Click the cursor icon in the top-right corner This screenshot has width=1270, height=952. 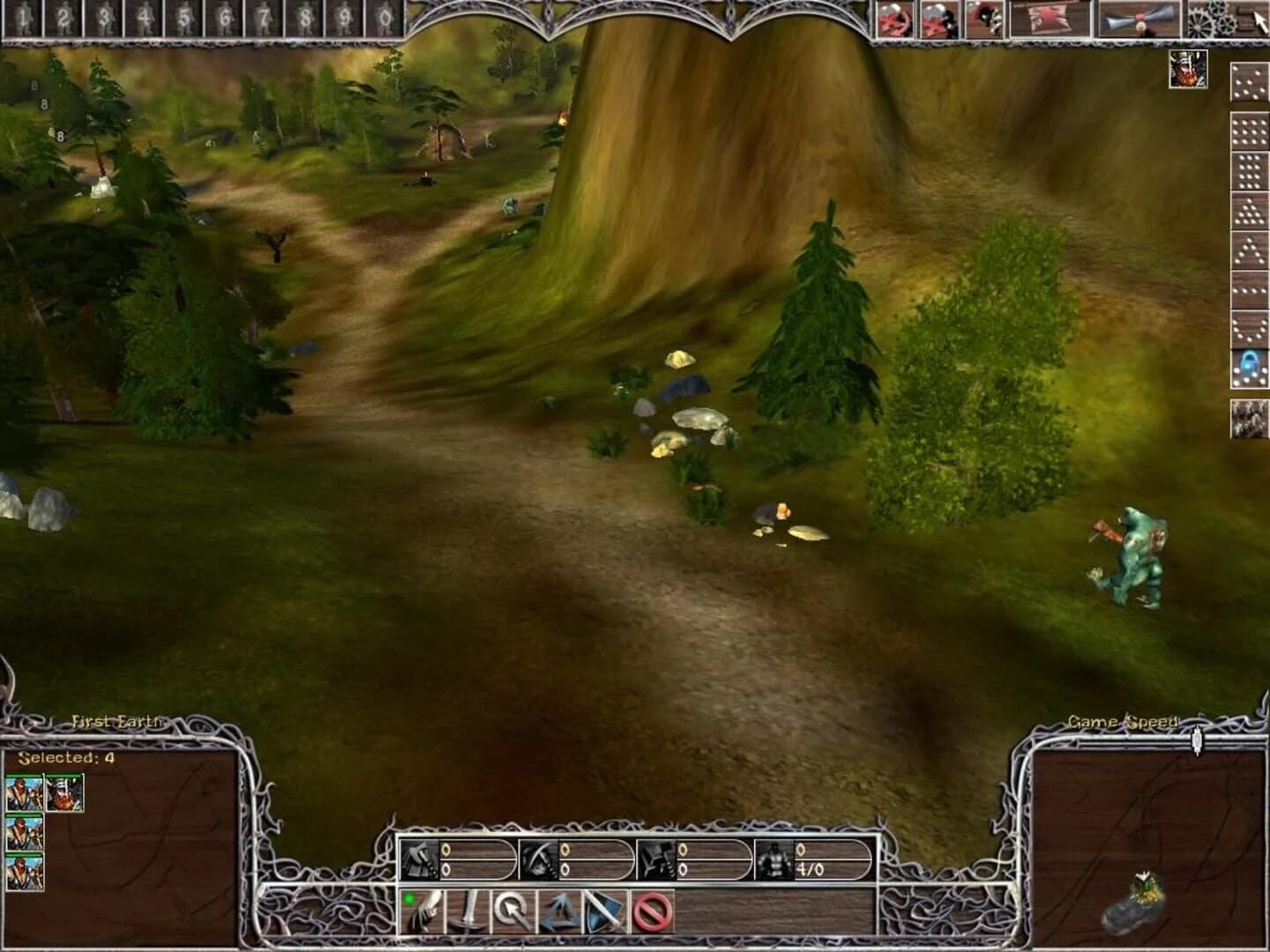(x=1259, y=19)
